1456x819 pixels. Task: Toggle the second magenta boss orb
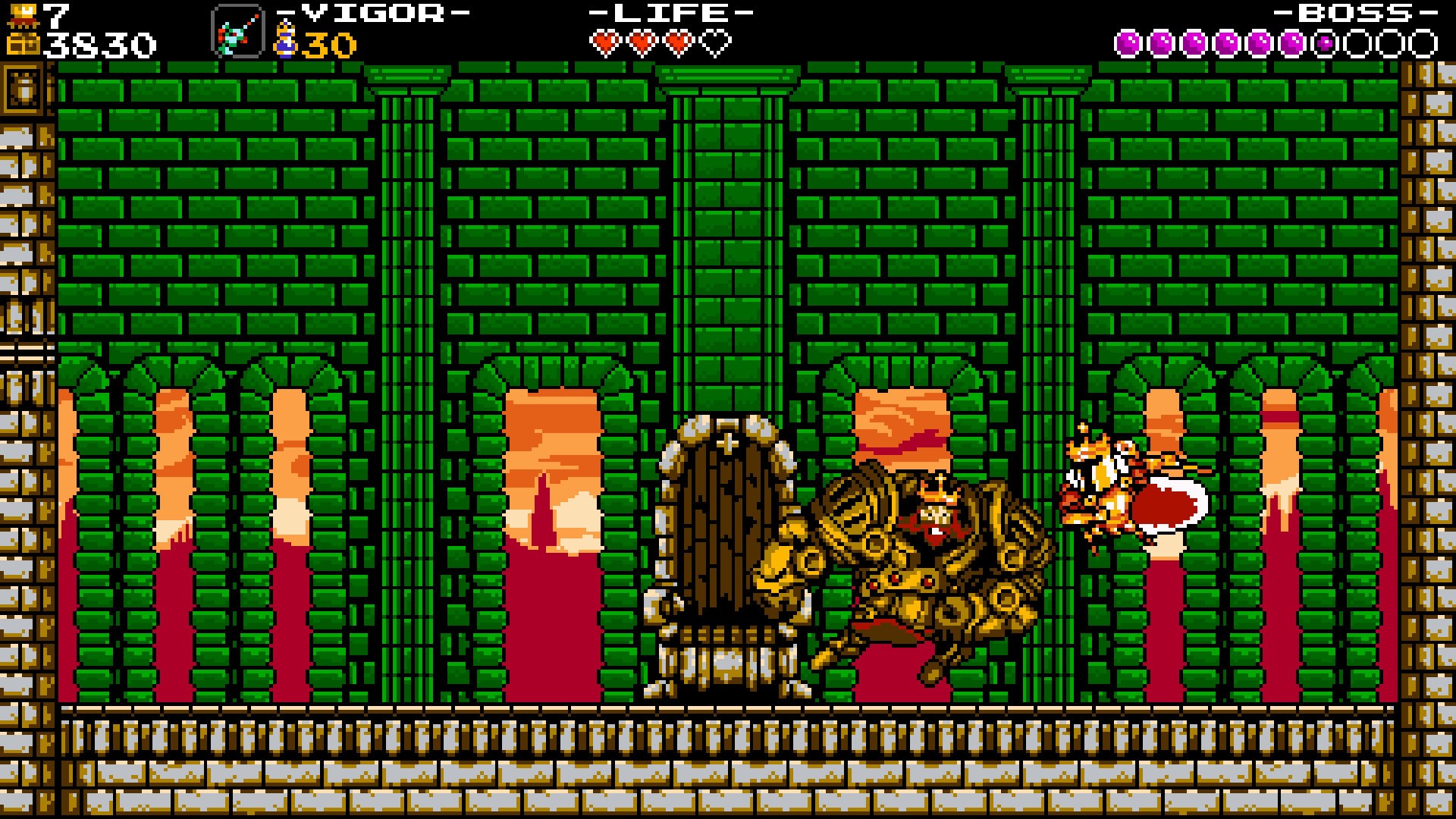coord(1161,42)
